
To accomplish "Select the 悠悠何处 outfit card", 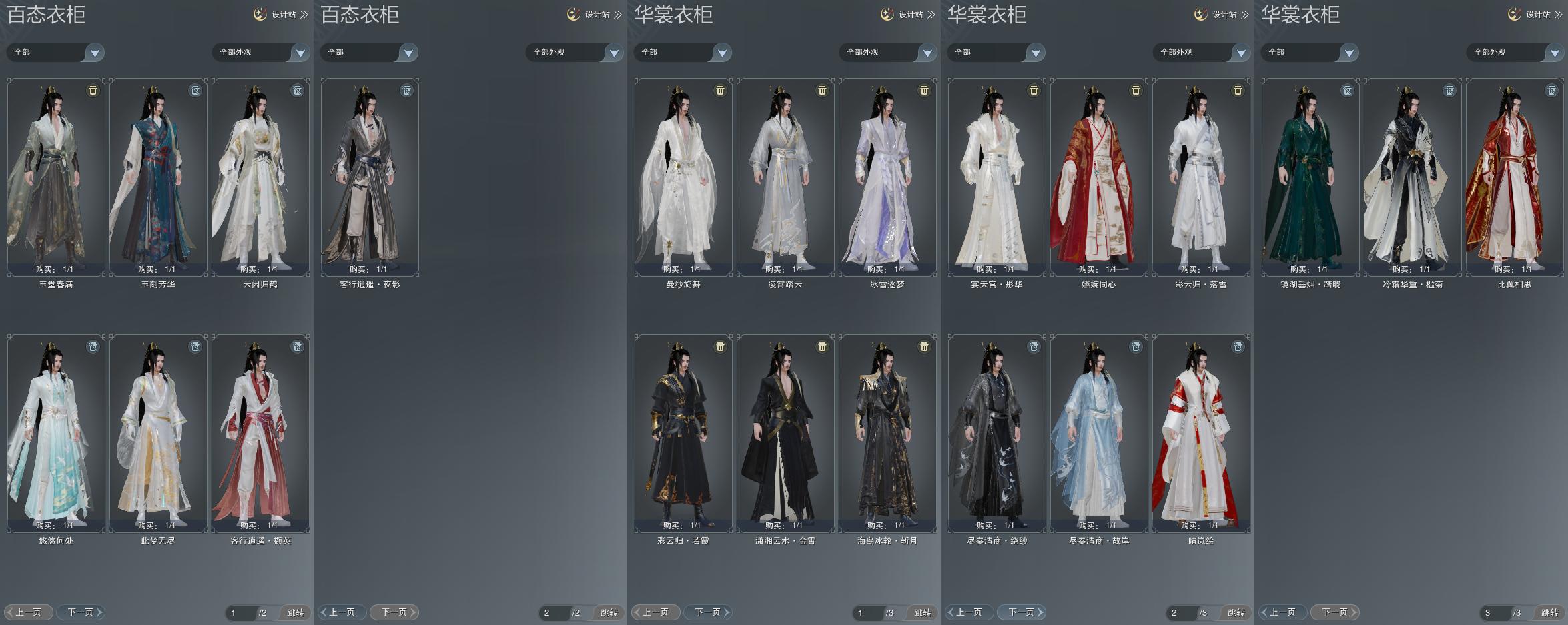I will (56, 433).
